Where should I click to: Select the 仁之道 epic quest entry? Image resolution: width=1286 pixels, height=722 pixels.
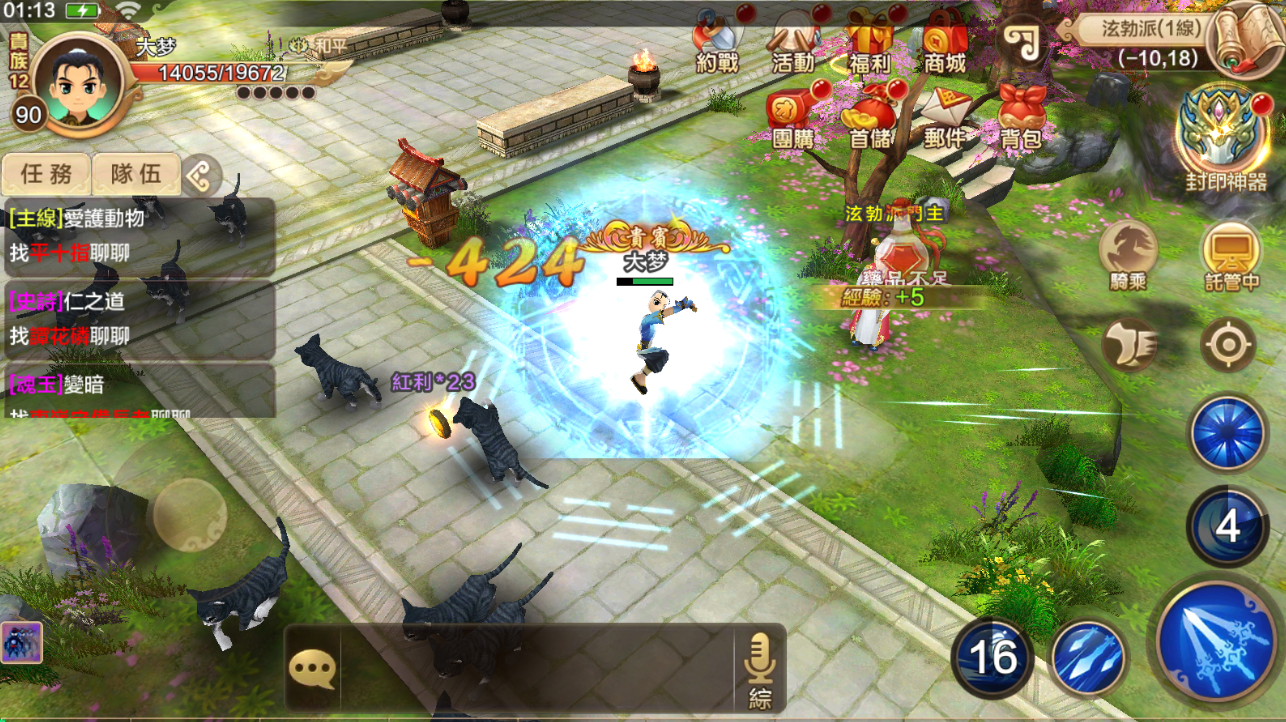pos(138,322)
